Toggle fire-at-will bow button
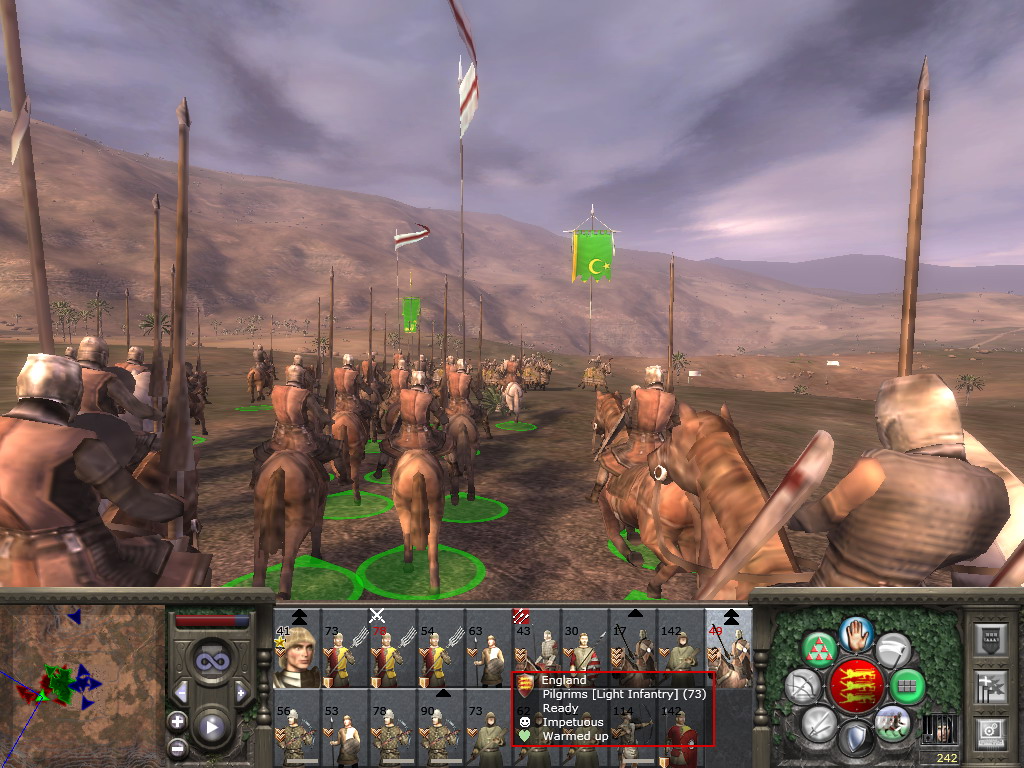 (803, 686)
